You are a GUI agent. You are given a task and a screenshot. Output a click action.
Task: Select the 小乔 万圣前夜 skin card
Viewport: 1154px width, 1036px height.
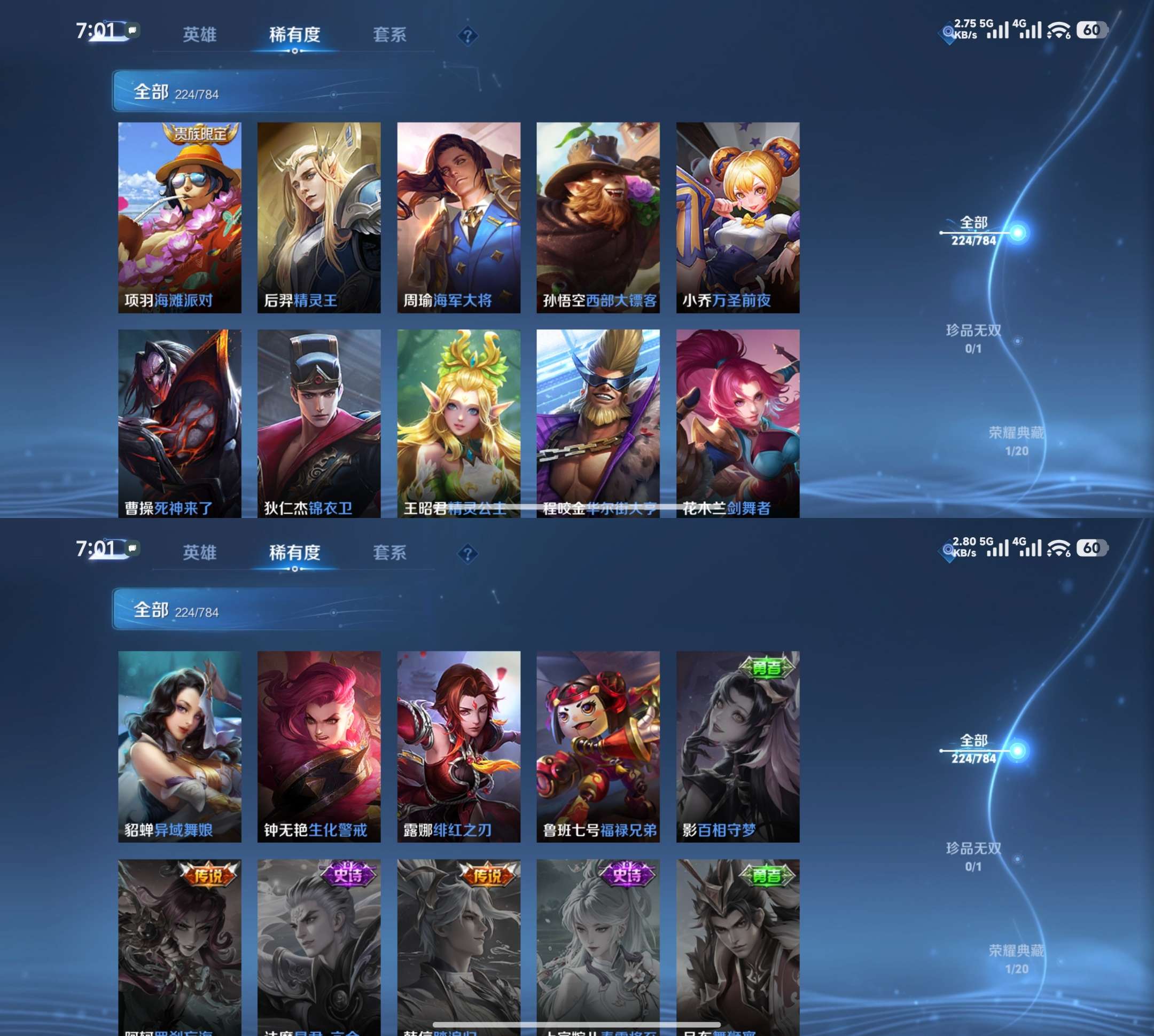click(x=738, y=217)
